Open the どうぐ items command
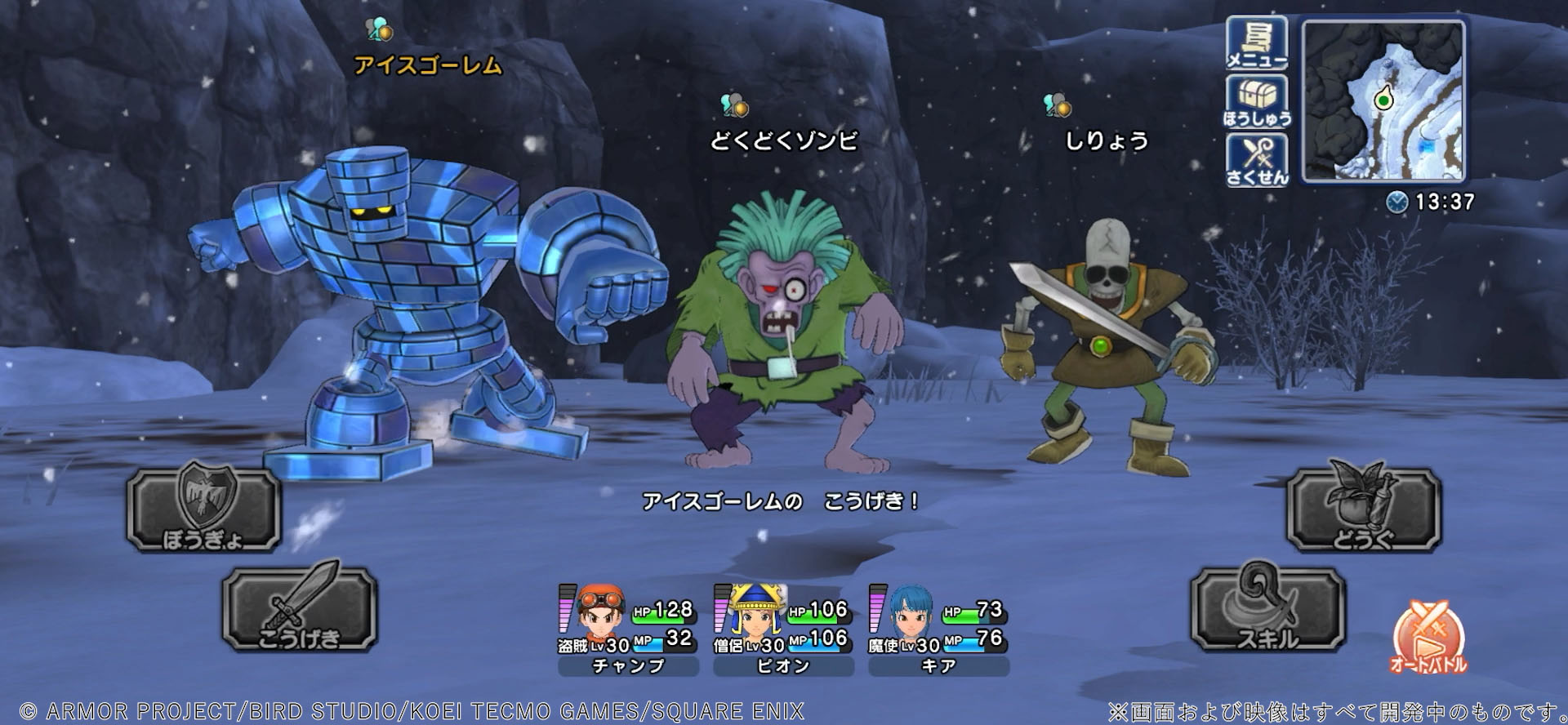Viewport: 1568px width, 725px height. click(1363, 509)
